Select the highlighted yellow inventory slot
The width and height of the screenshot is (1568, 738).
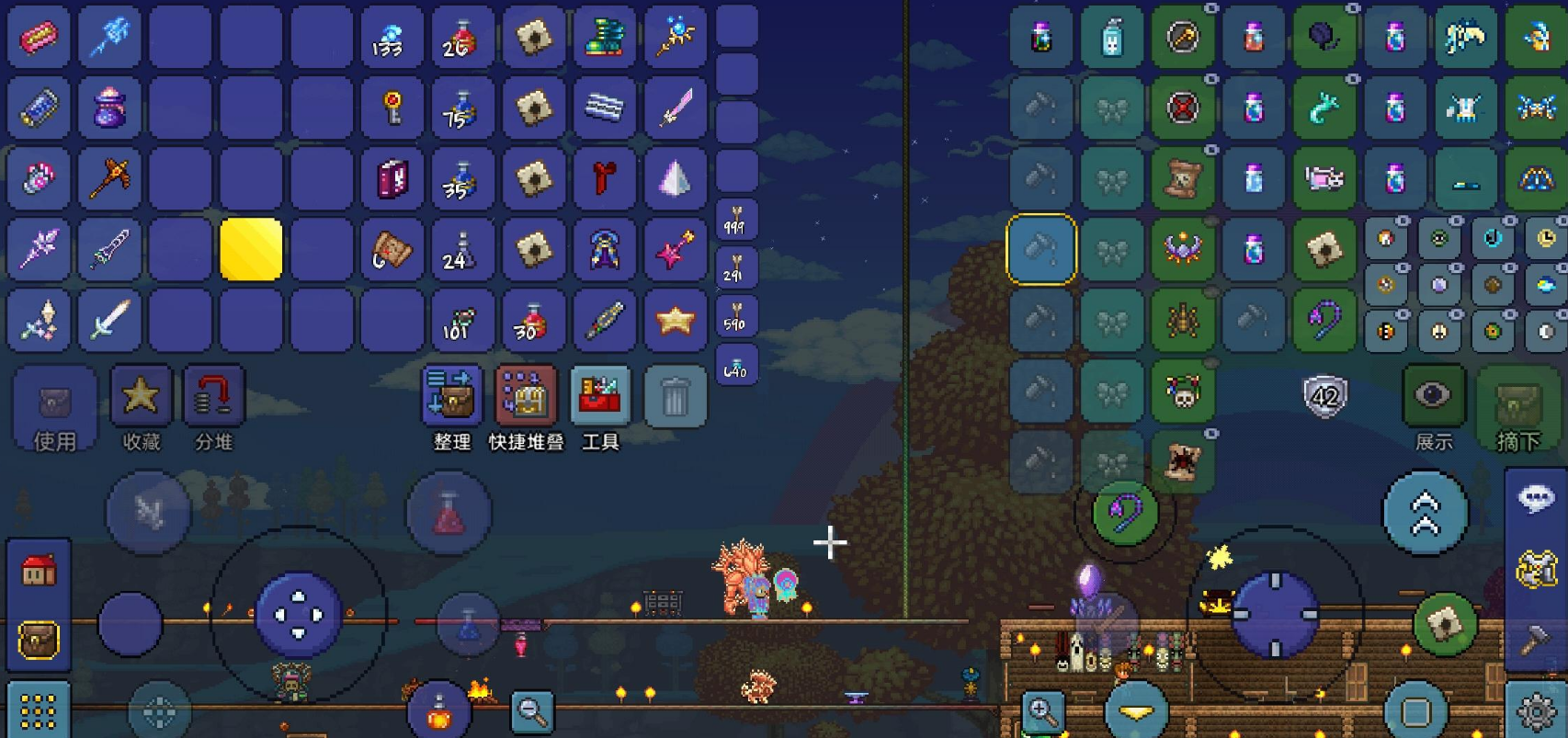tap(251, 249)
